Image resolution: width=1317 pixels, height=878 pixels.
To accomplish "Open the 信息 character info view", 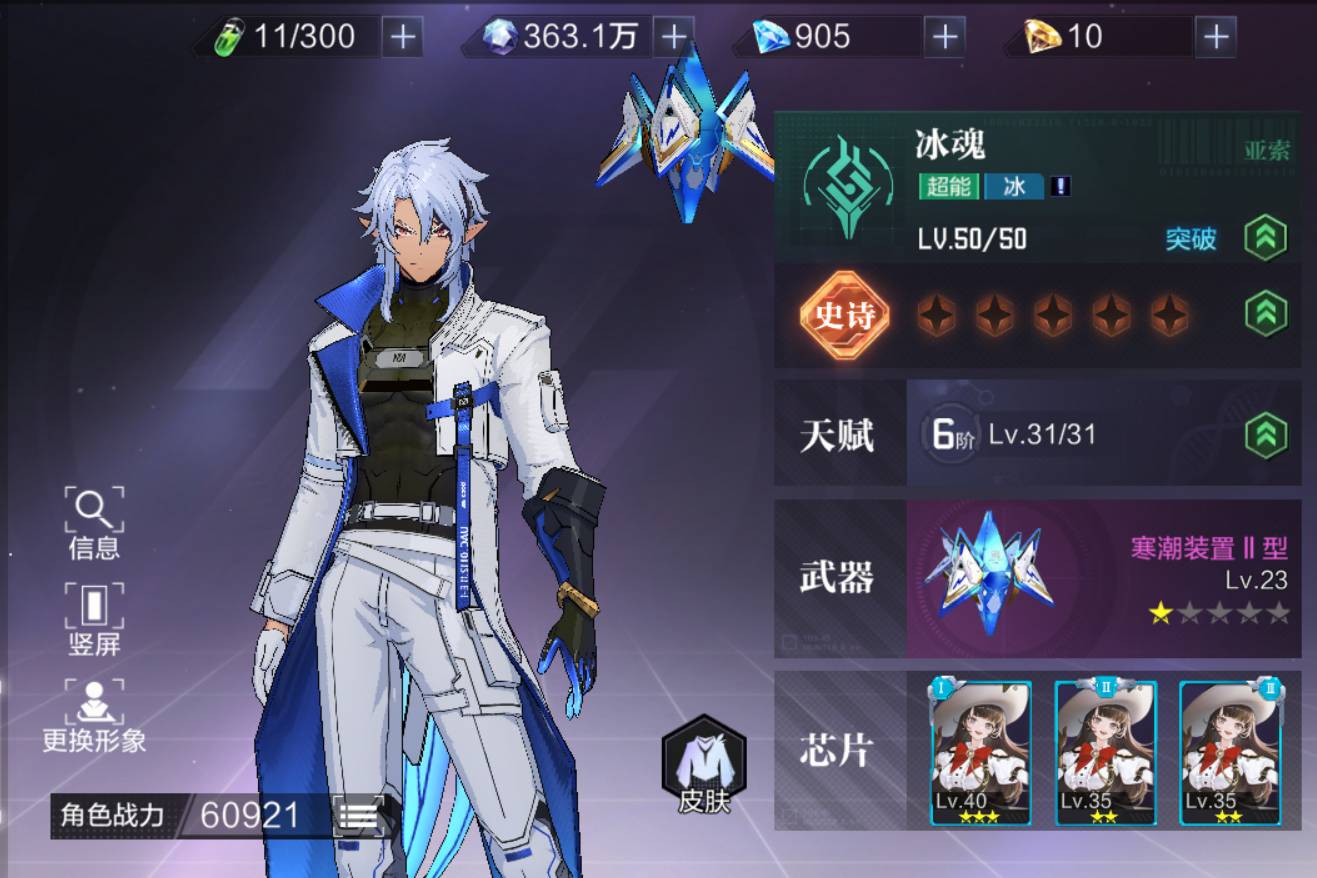I will tap(94, 522).
